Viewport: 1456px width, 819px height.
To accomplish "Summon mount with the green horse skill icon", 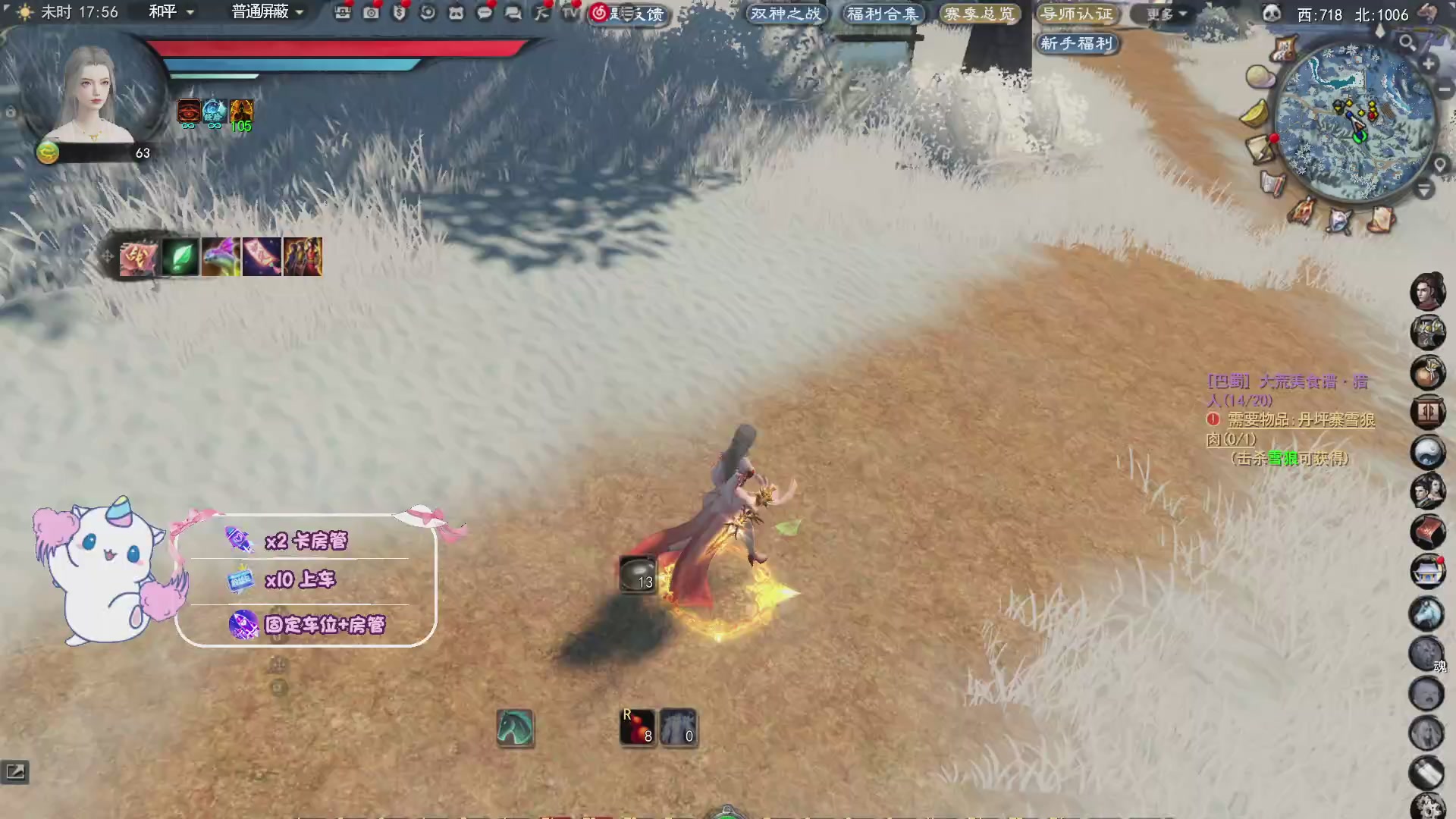I will 516,728.
